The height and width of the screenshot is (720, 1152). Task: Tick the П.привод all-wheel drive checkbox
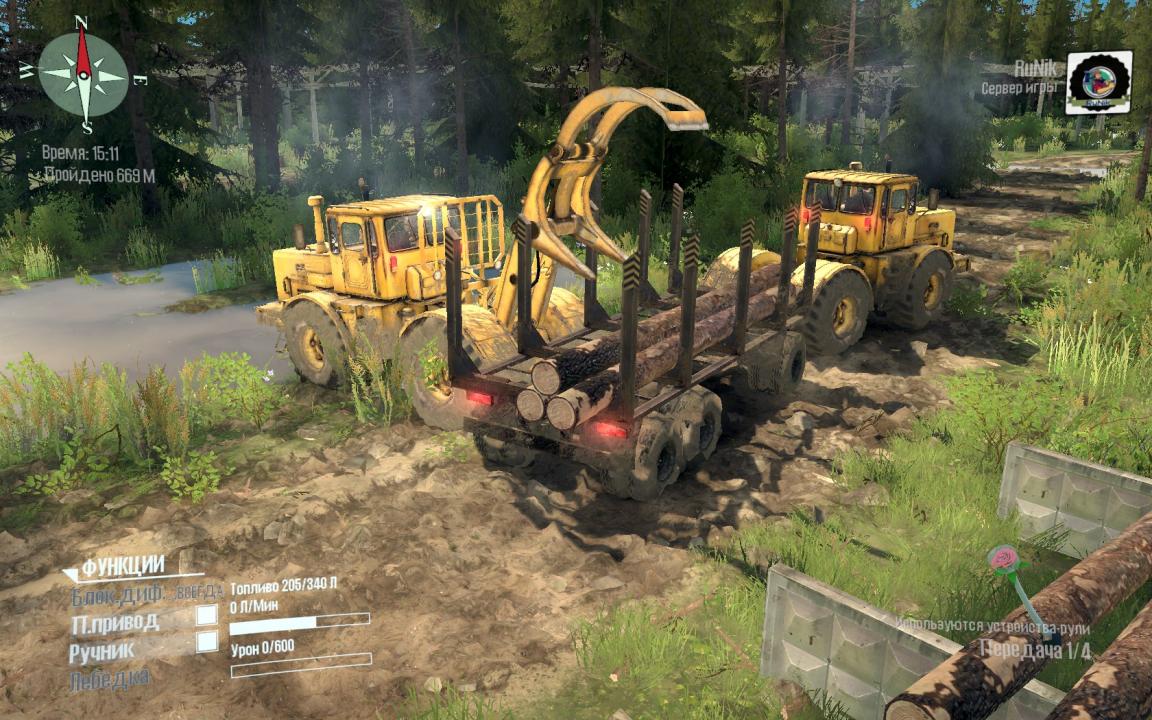coord(207,614)
